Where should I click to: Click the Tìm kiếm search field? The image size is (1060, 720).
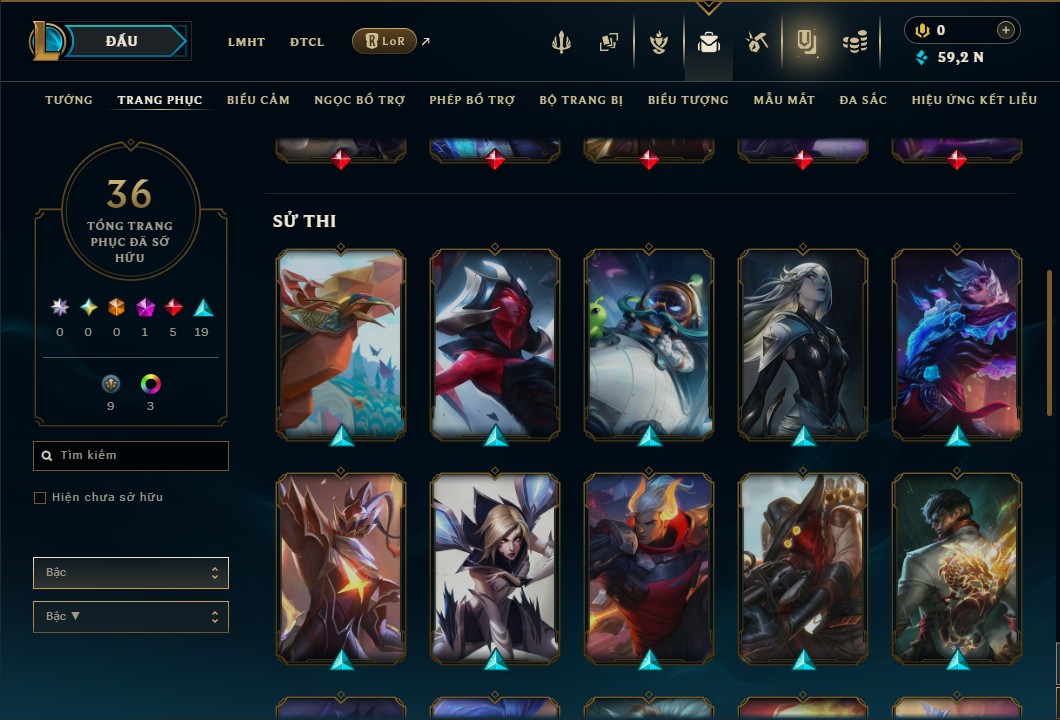(131, 456)
